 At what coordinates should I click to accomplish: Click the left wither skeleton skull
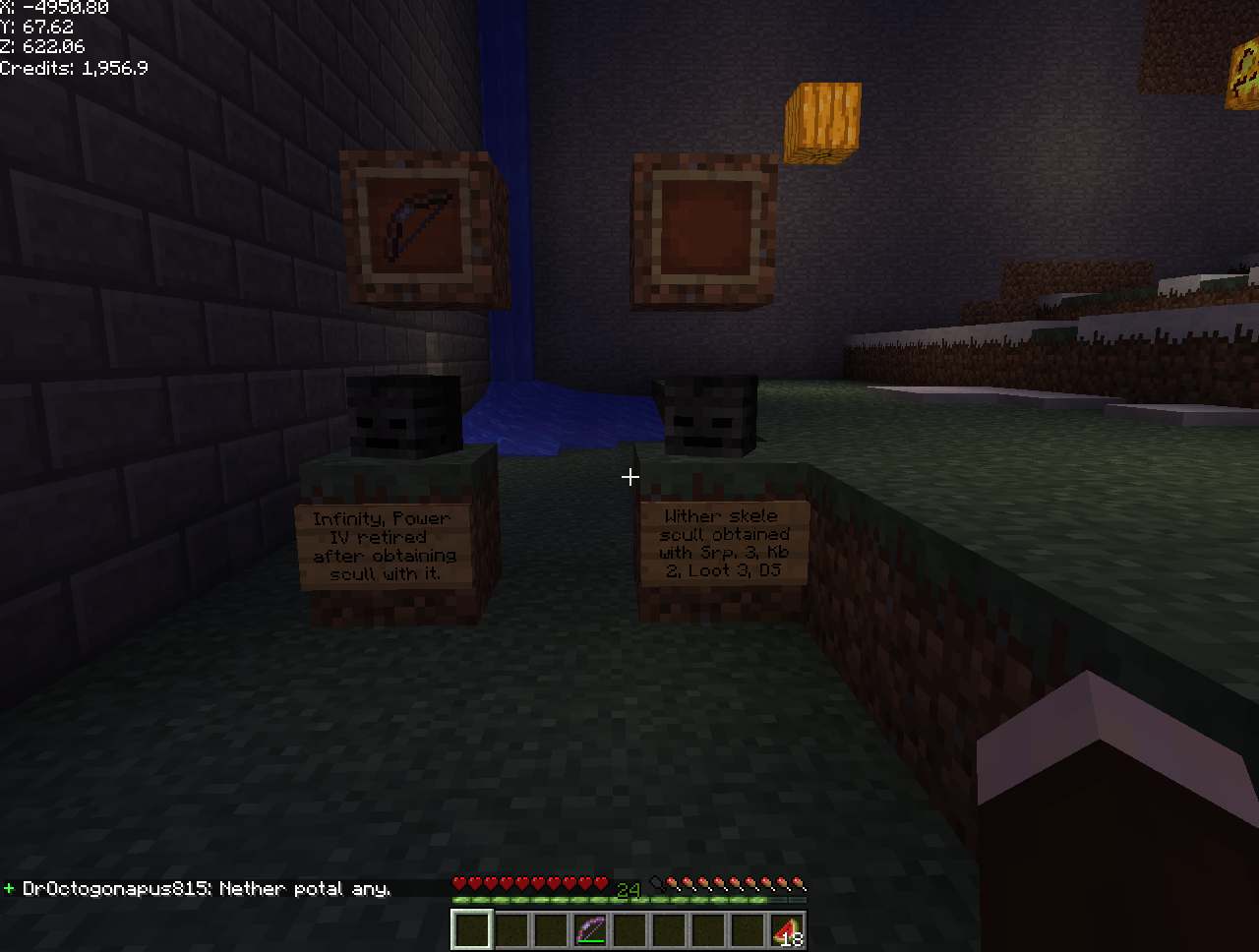pos(404,415)
